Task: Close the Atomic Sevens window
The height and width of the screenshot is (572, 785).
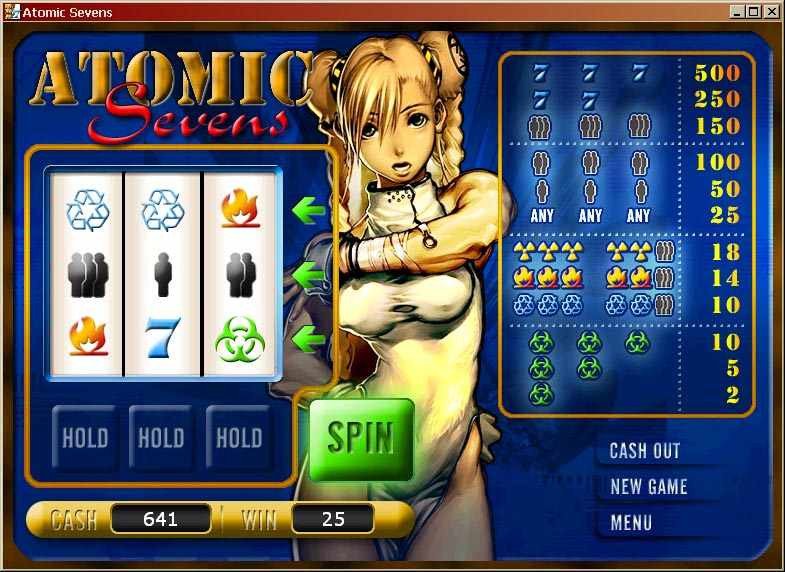Action: pyautogui.click(x=771, y=12)
